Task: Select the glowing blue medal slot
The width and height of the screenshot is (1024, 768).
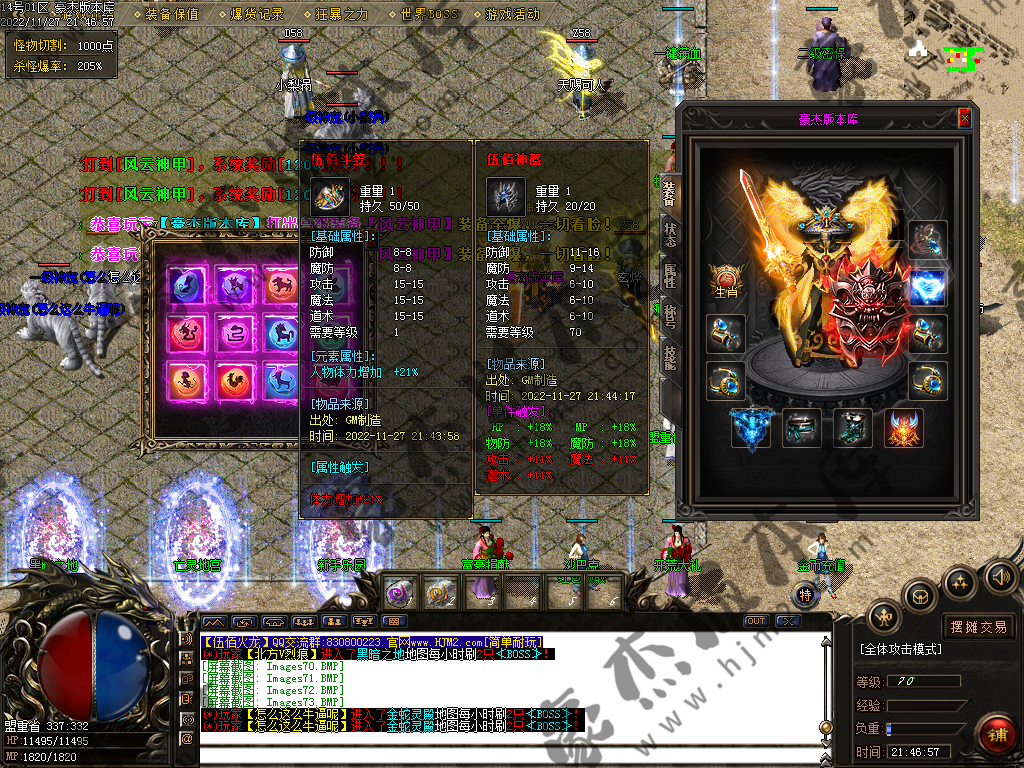Action: pyautogui.click(x=927, y=287)
